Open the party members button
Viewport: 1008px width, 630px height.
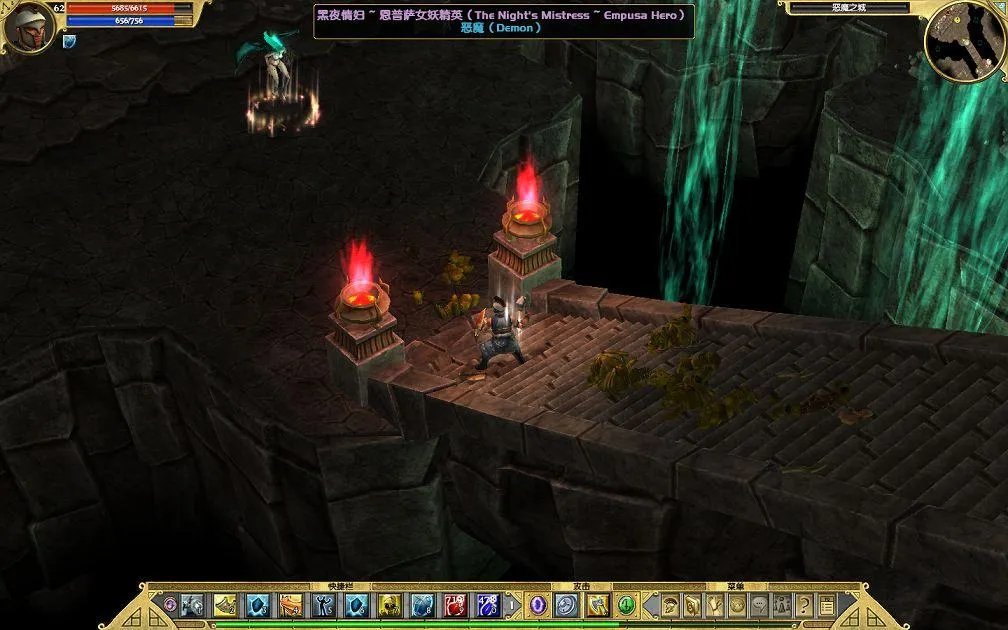782,604
